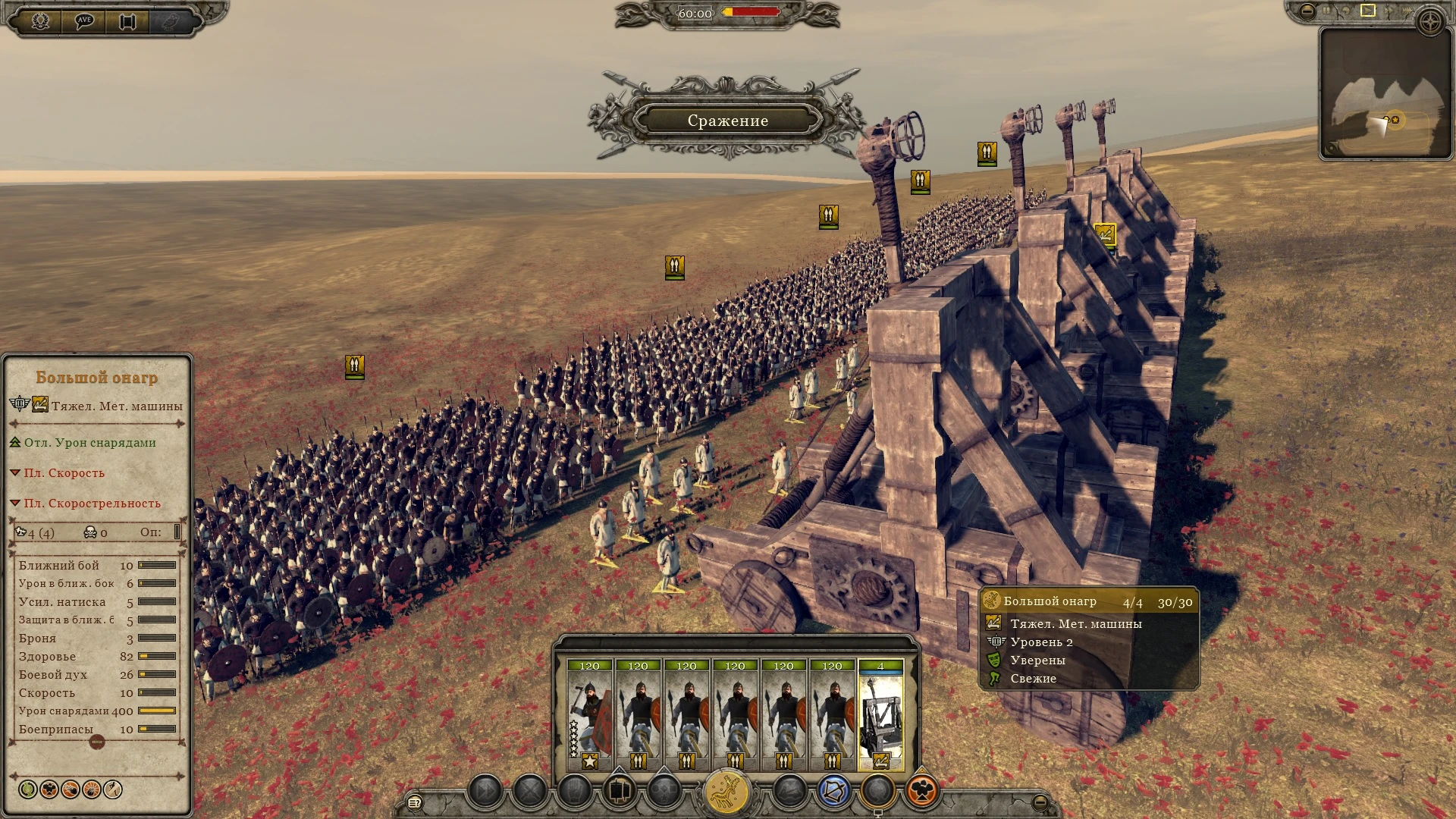Click the AVE speech bubble icon
Viewport: 1456px width, 819px height.
pyautogui.click(x=86, y=19)
